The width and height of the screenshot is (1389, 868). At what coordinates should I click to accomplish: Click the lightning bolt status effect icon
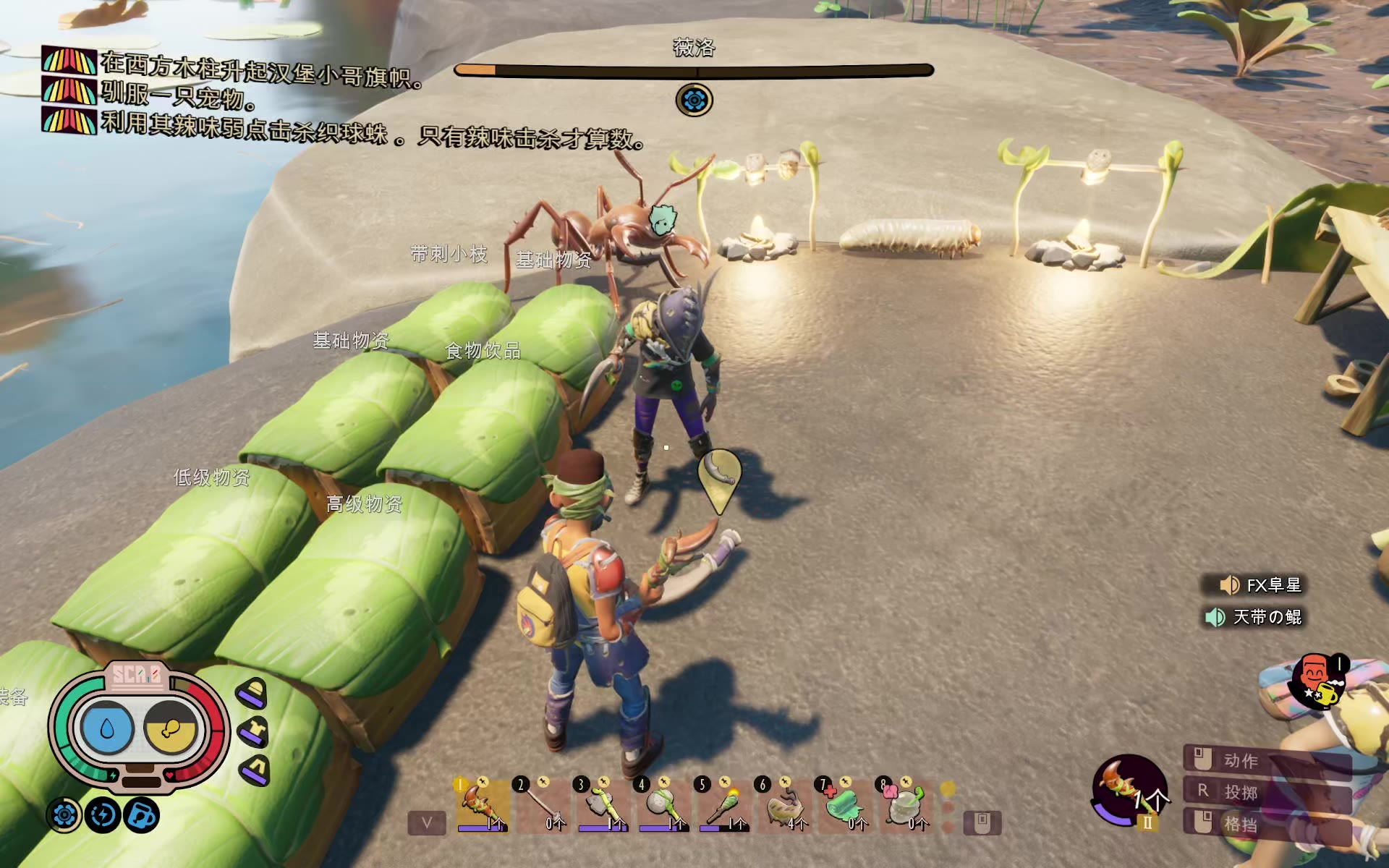pos(103,815)
